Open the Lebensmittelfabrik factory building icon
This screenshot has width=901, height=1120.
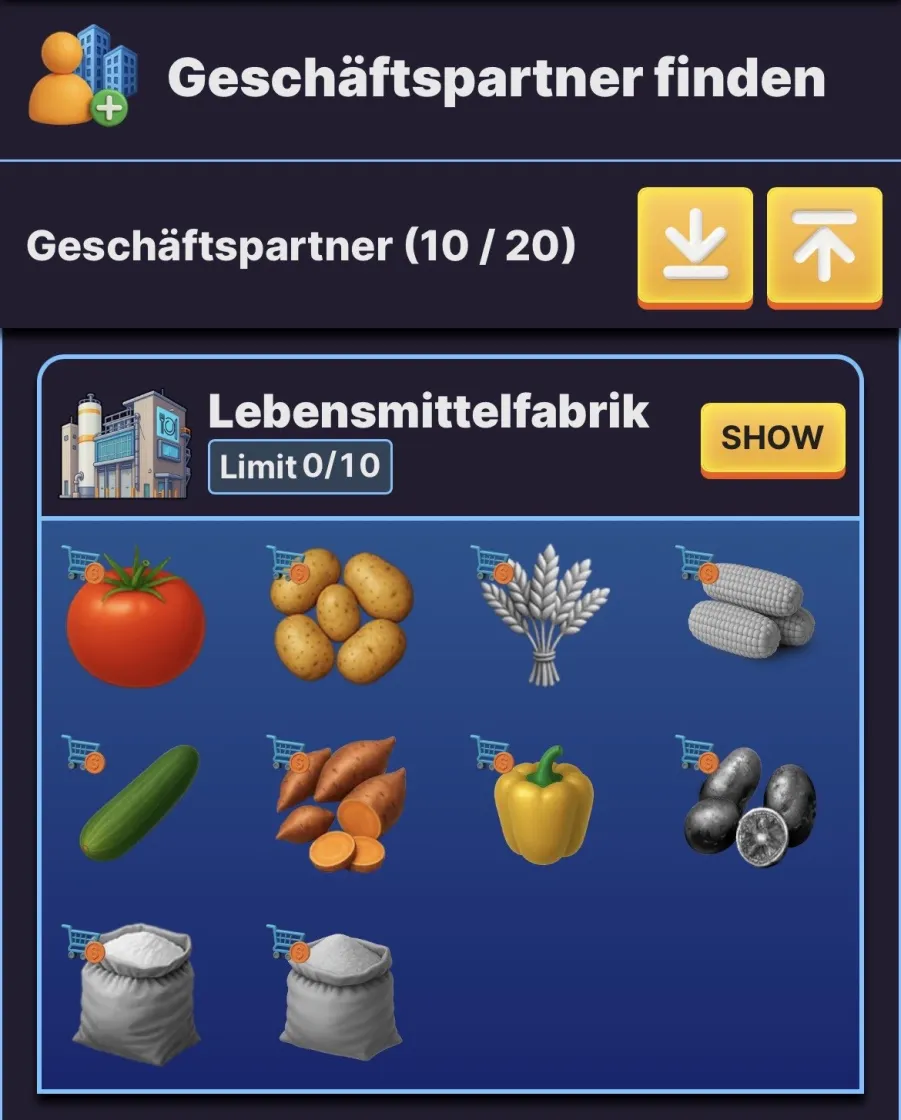point(126,444)
